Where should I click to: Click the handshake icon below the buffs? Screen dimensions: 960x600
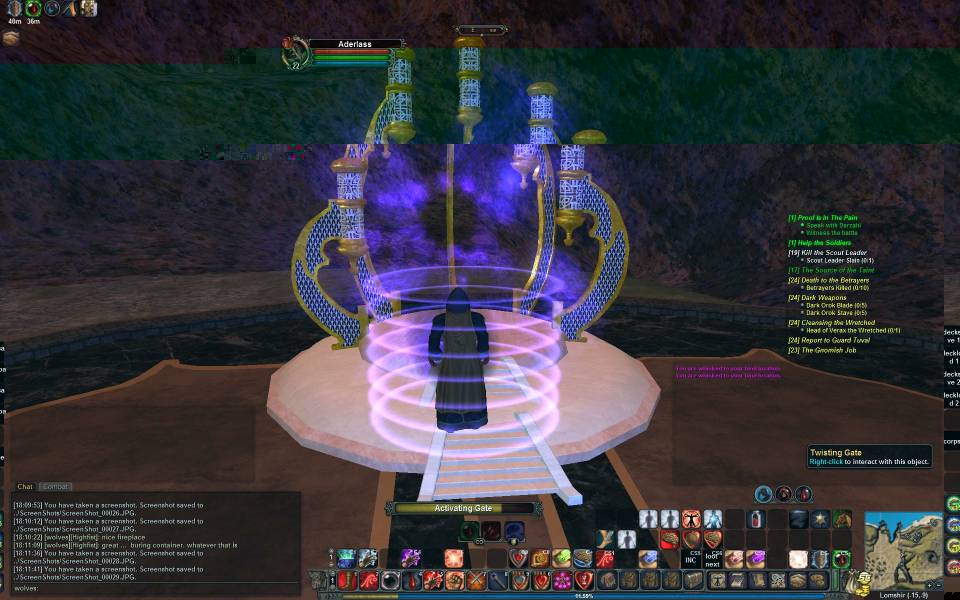pyautogui.click(x=11, y=38)
